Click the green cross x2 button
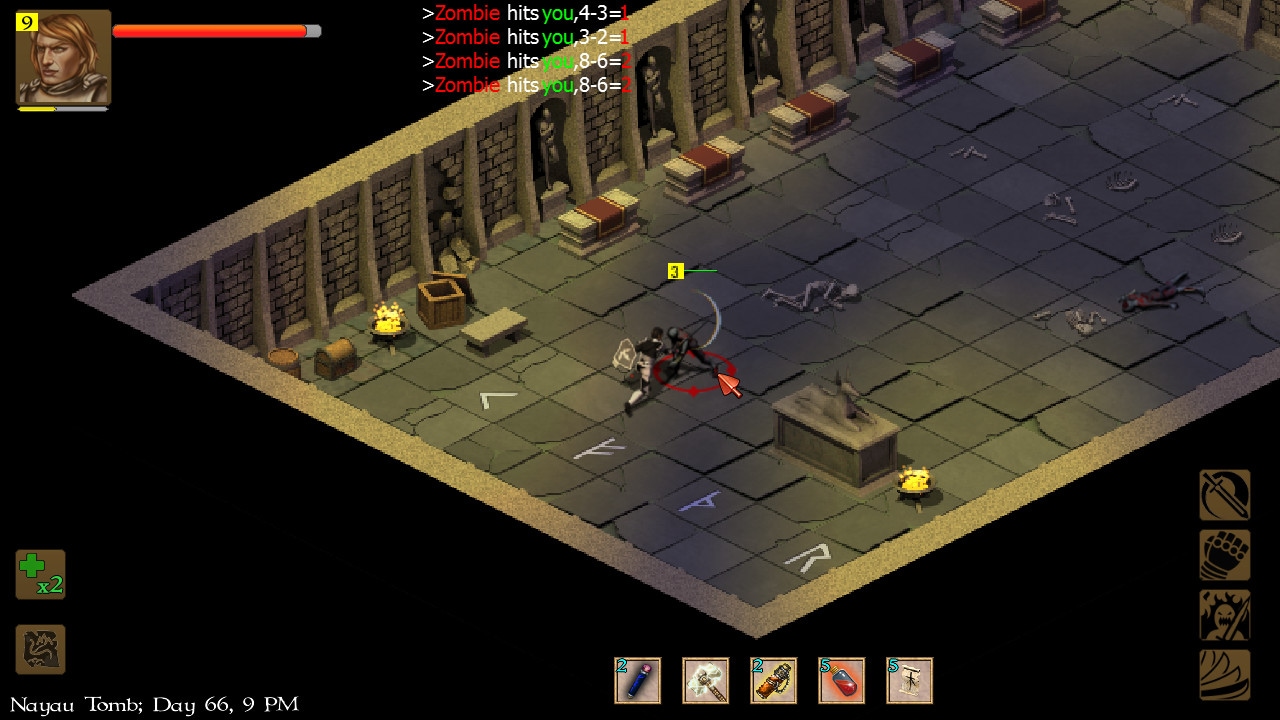This screenshot has height=720, width=1280. click(x=40, y=574)
